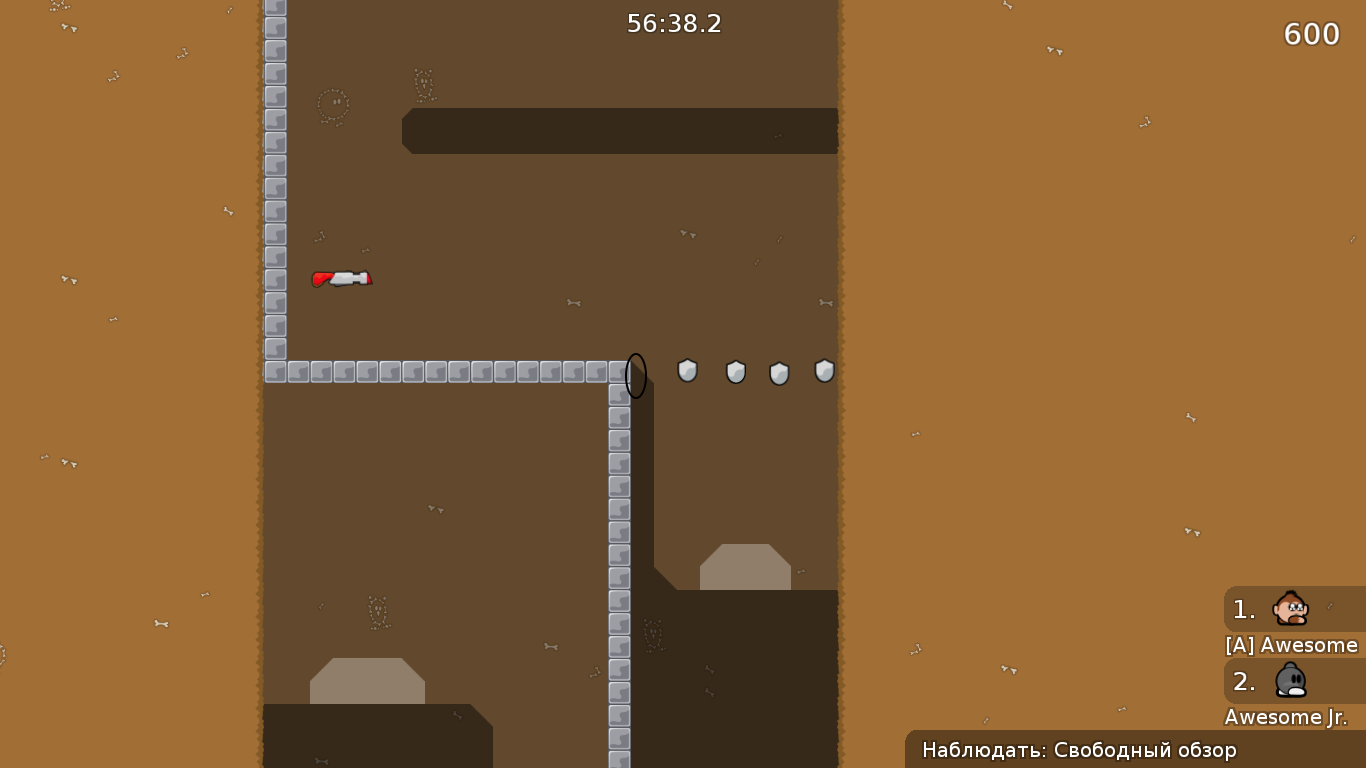Select the Awesome Jr. scoreboard entry

pyautogui.click(x=1288, y=717)
